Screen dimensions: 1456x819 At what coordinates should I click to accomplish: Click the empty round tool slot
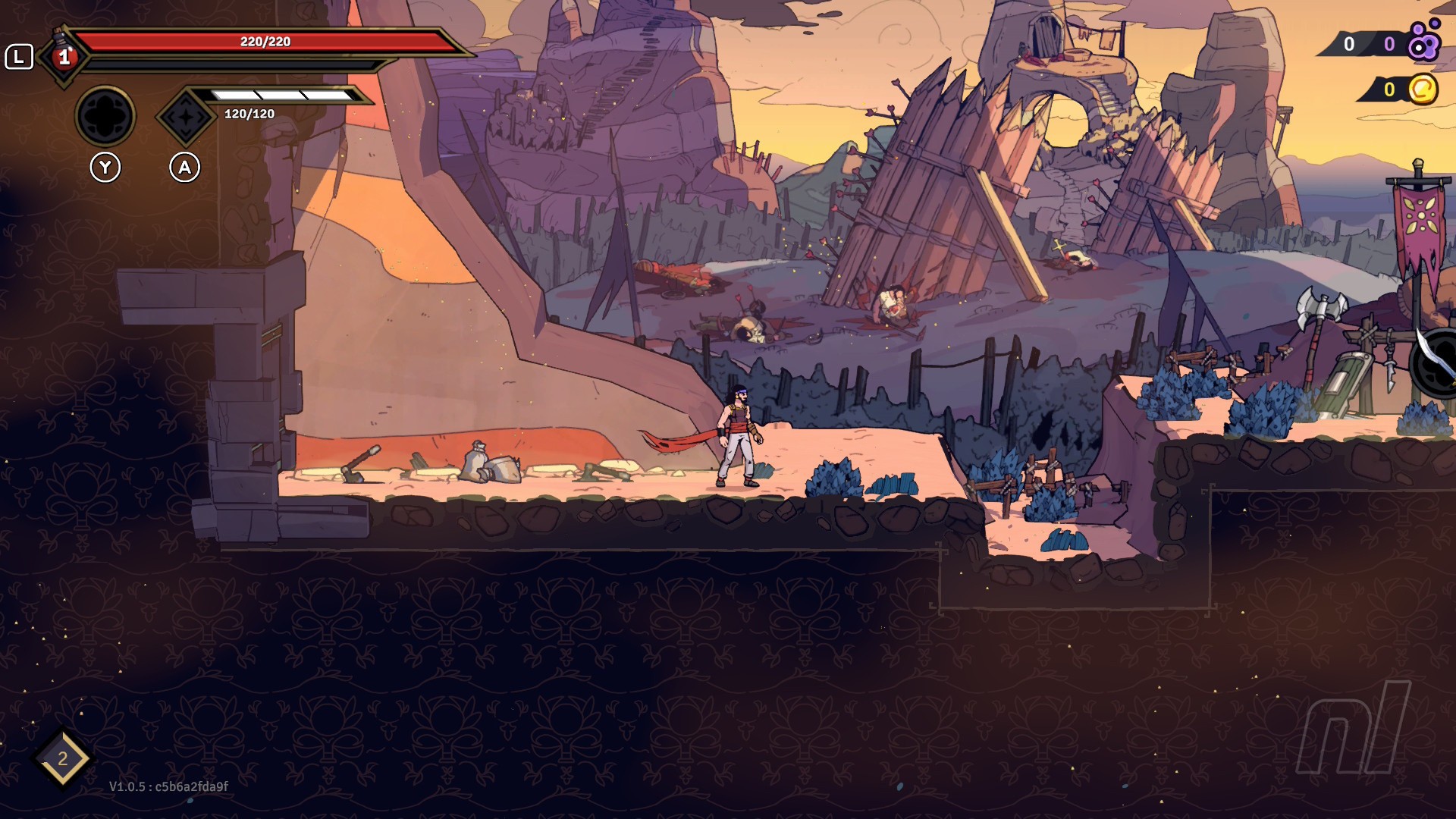click(105, 116)
